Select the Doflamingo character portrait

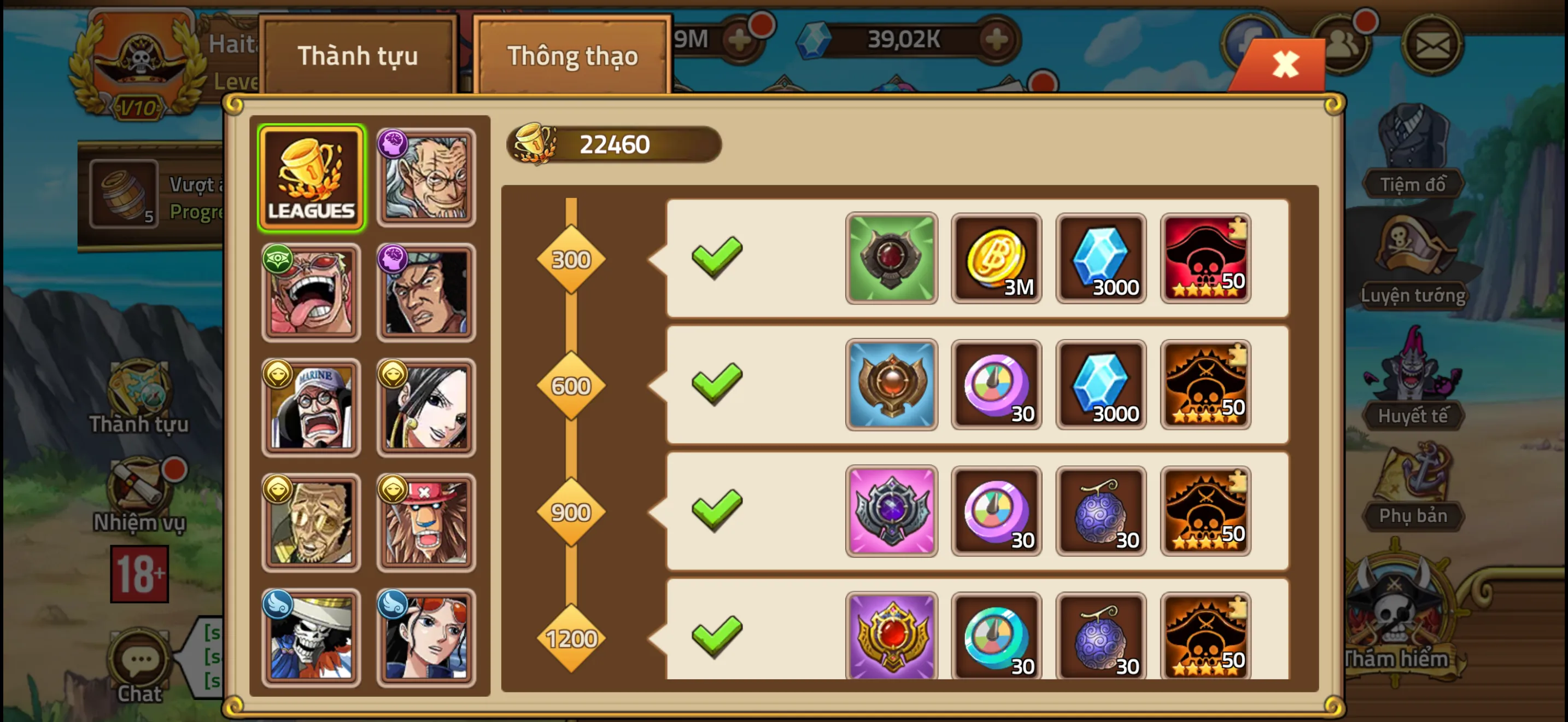pos(311,292)
